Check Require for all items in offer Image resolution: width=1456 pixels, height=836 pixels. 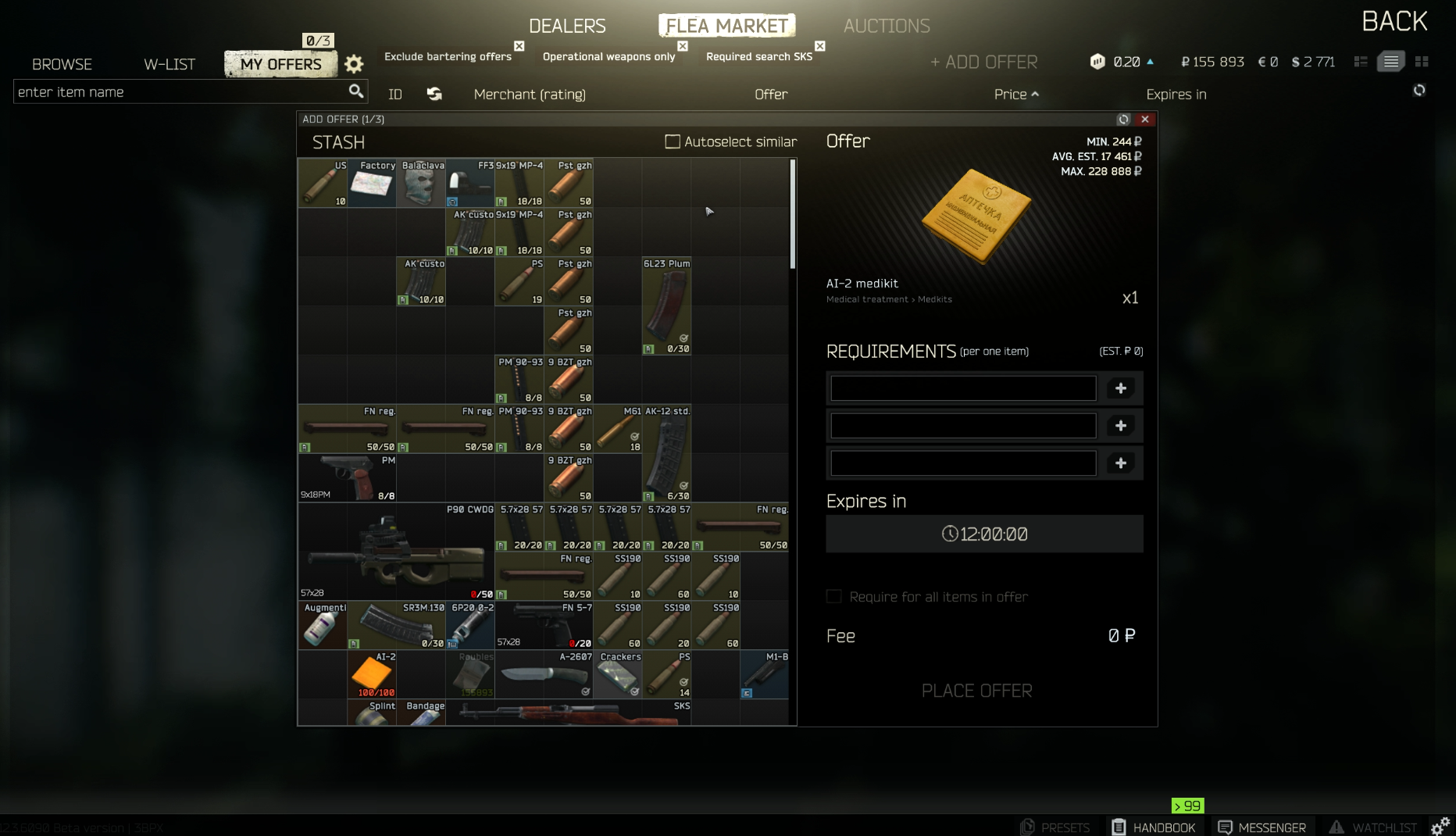[x=833, y=596]
